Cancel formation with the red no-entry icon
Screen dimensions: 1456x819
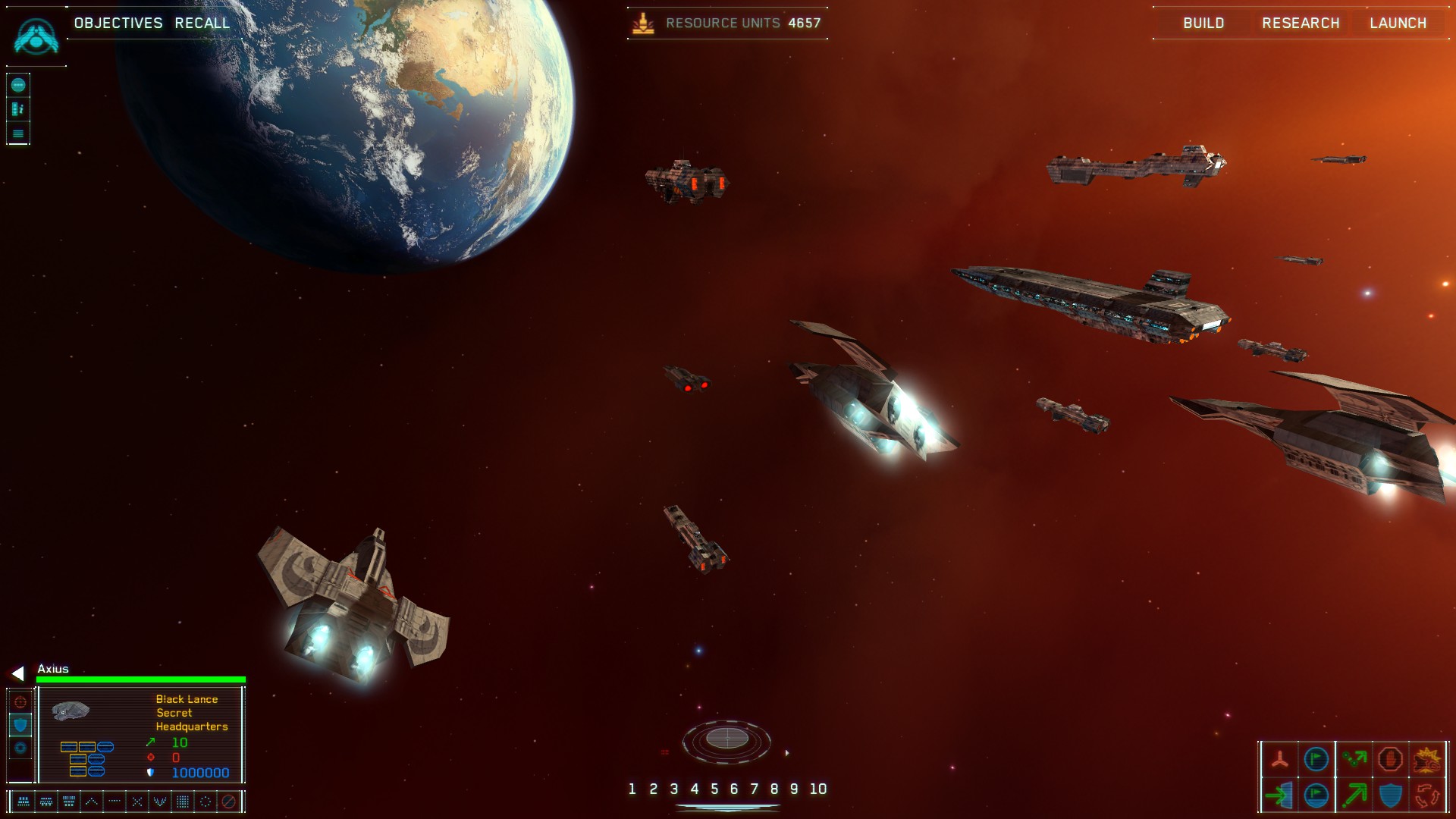(228, 802)
